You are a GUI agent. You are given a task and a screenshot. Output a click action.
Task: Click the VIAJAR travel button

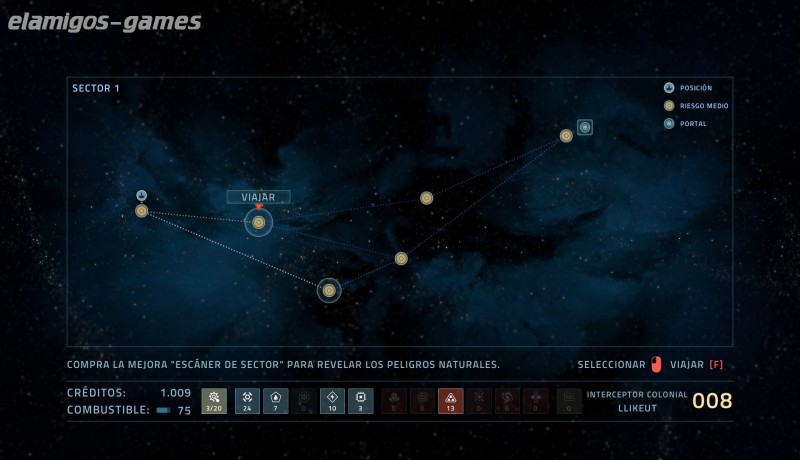258,197
